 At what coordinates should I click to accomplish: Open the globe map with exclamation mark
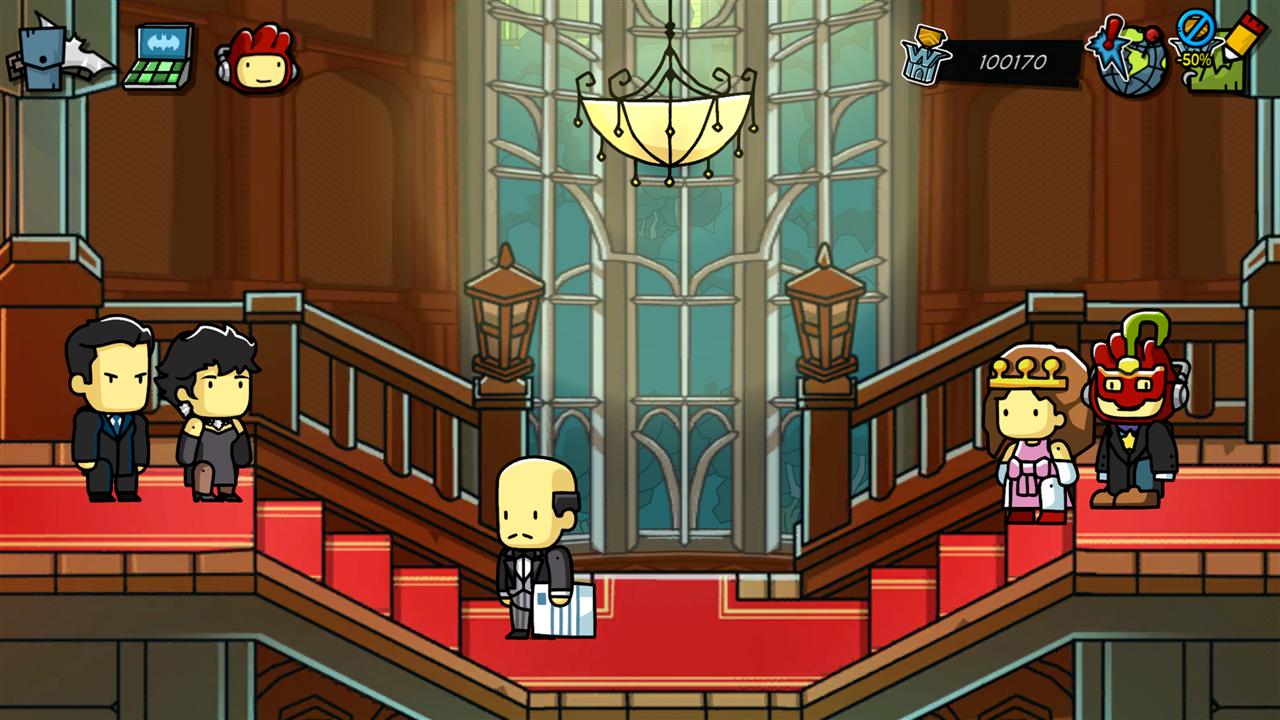(1127, 58)
